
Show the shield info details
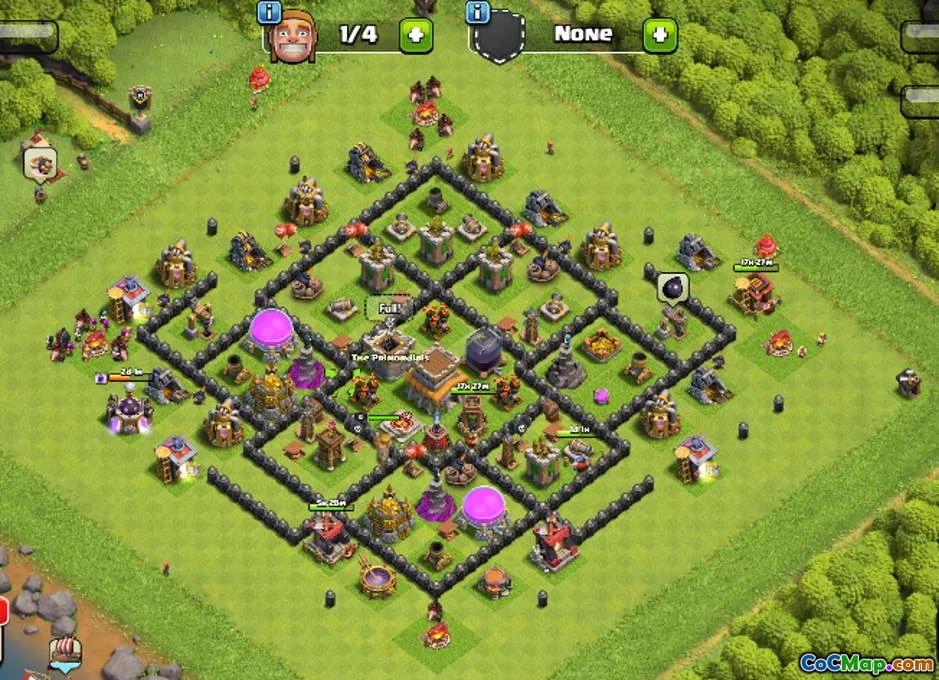click(478, 12)
